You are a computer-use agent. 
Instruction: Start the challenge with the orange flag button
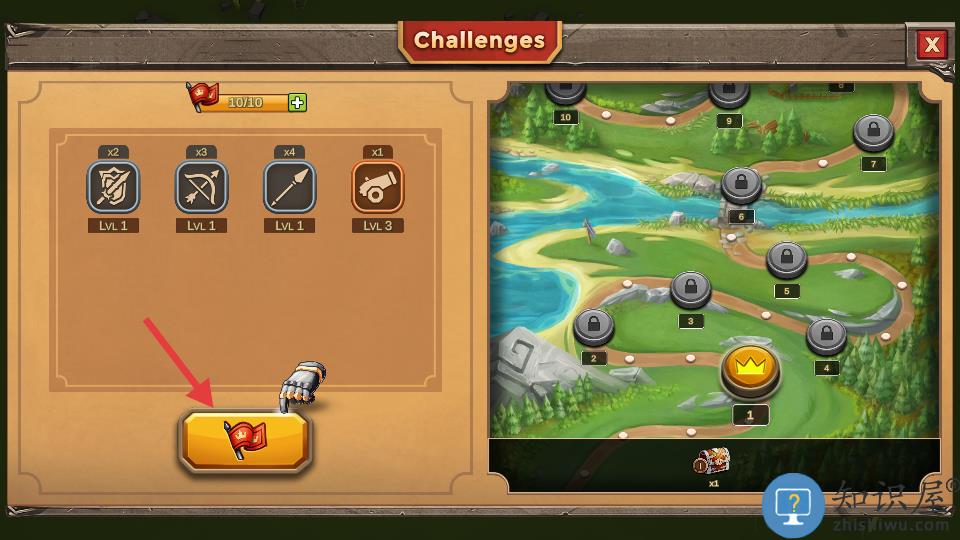(246, 440)
